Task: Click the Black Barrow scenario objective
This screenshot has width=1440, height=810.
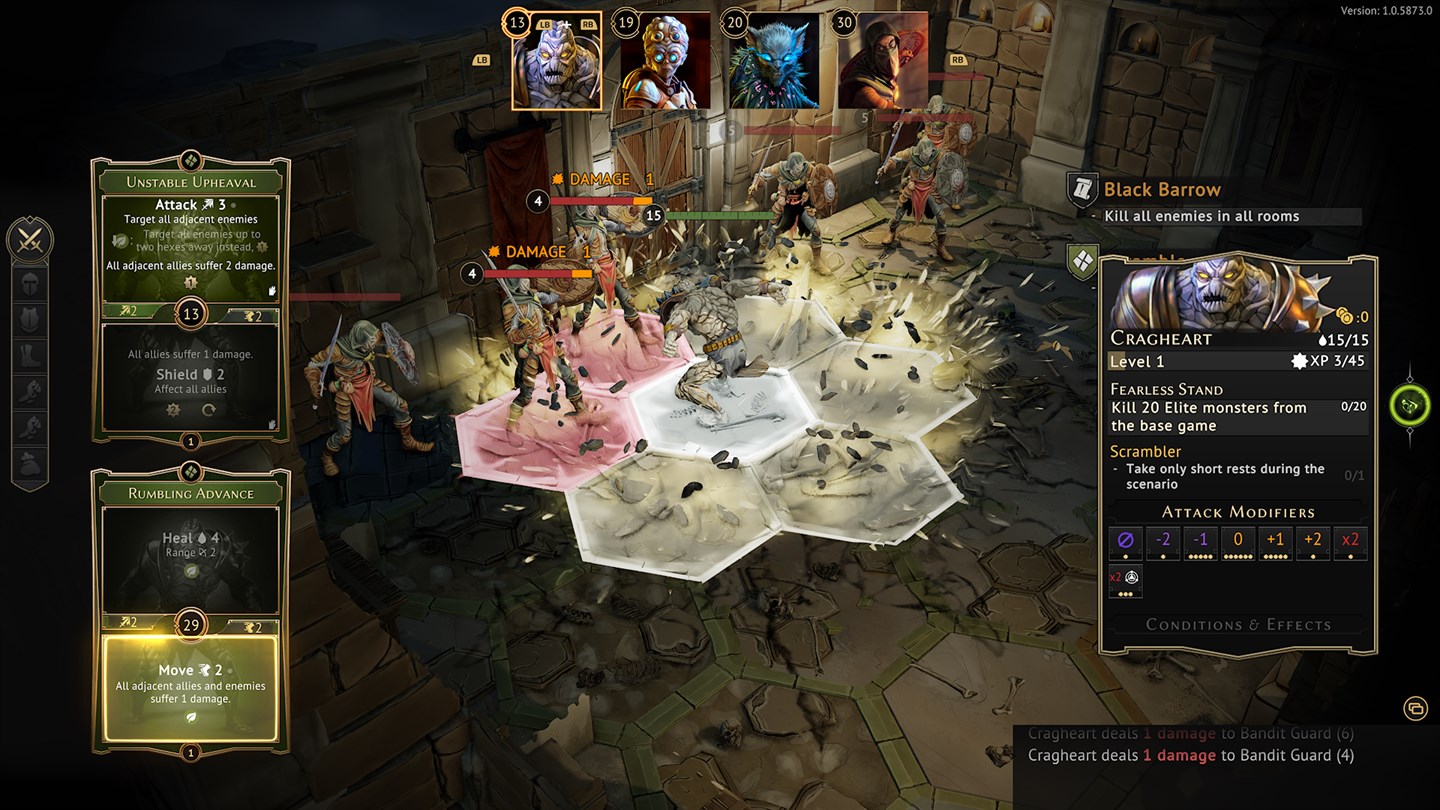Action: click(1162, 190)
